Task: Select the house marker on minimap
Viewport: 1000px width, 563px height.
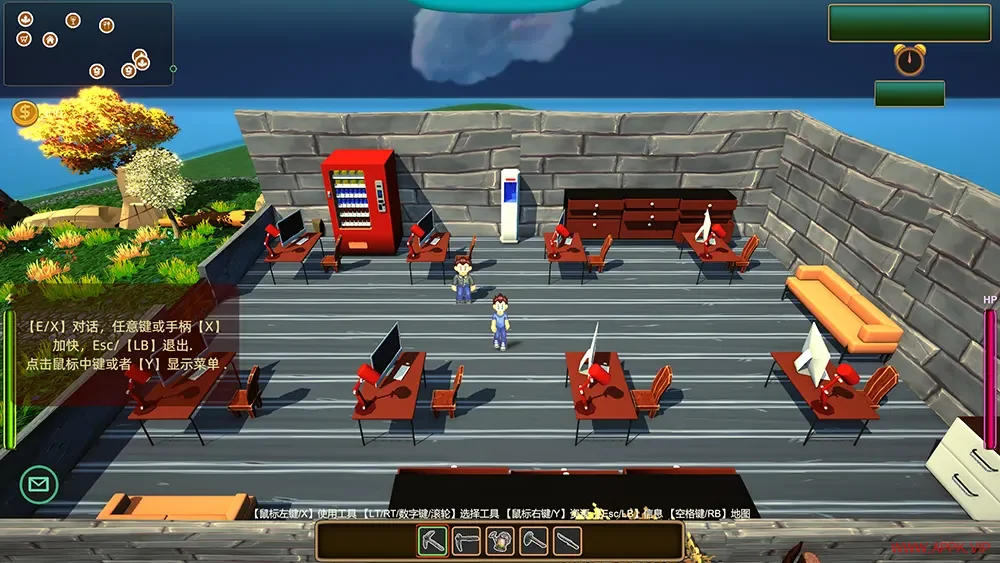Action: pos(50,40)
